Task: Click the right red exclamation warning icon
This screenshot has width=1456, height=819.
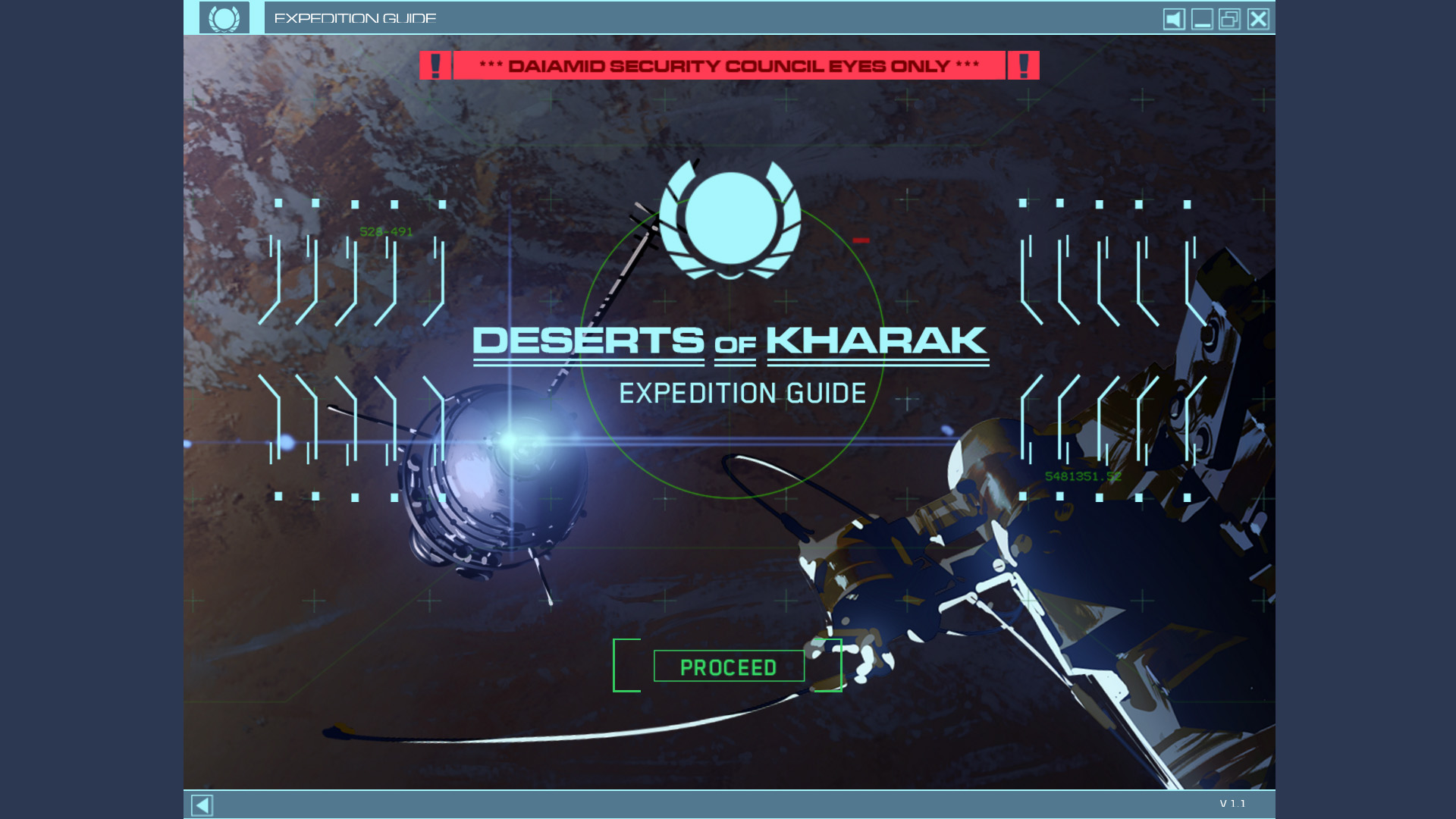Action: click(x=1024, y=65)
